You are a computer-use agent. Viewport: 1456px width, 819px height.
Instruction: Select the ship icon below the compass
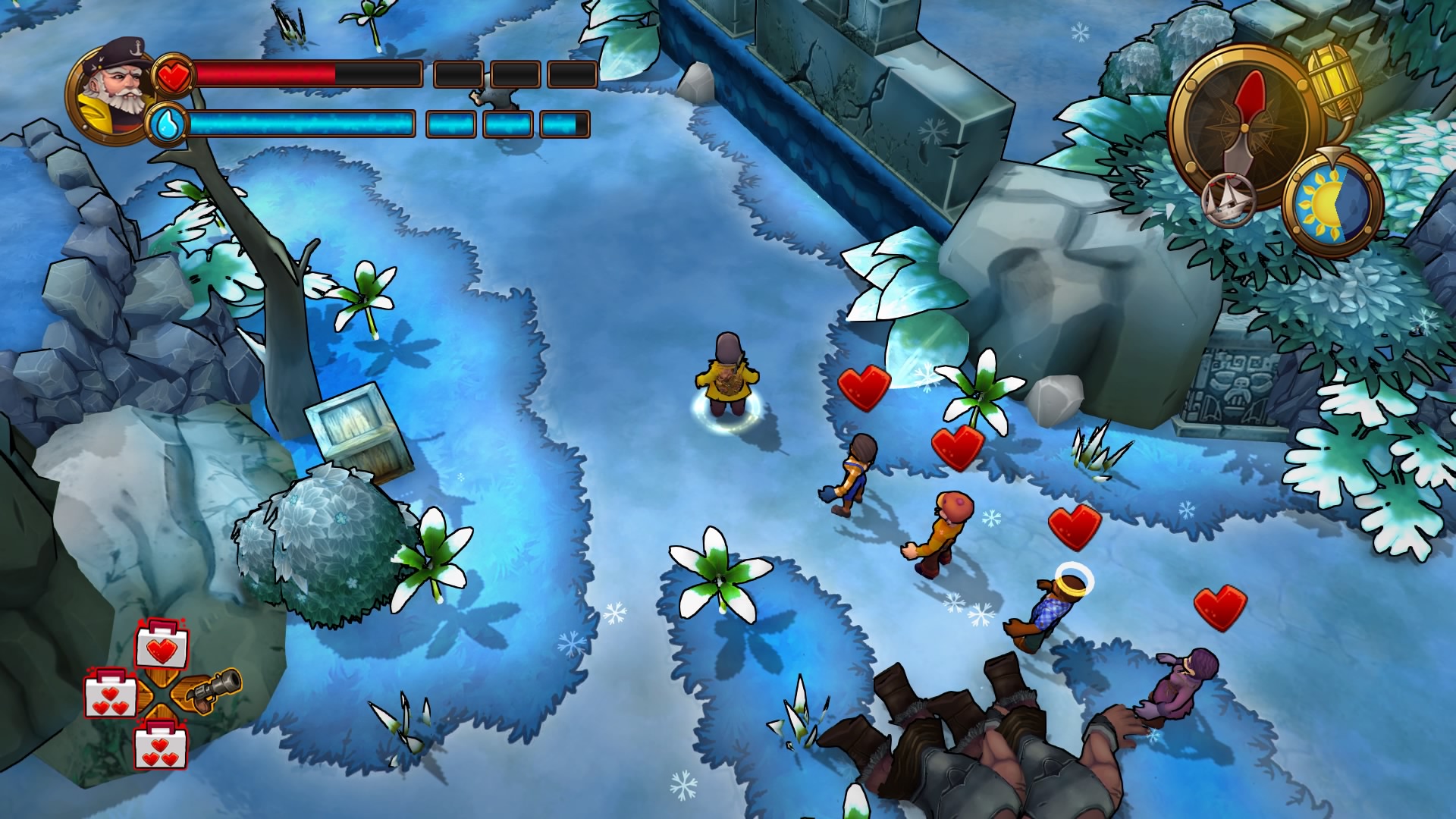[x=1228, y=199]
